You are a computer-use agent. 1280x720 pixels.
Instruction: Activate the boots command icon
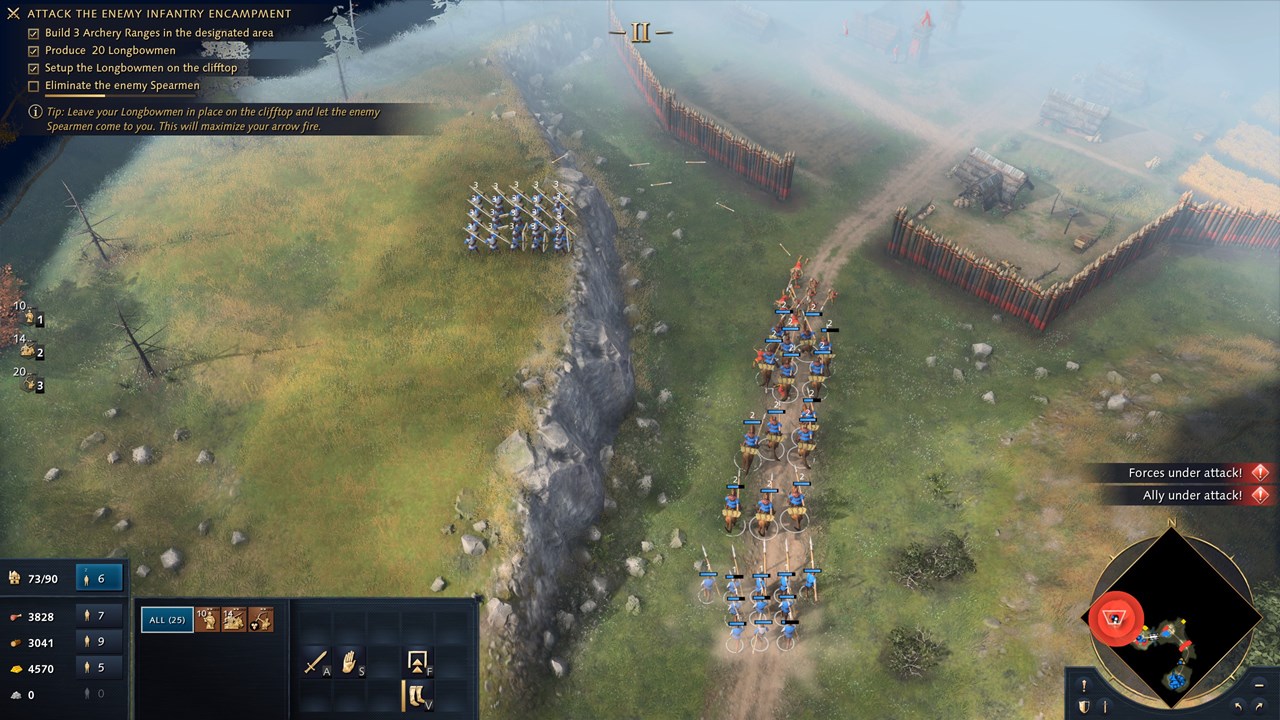point(416,694)
